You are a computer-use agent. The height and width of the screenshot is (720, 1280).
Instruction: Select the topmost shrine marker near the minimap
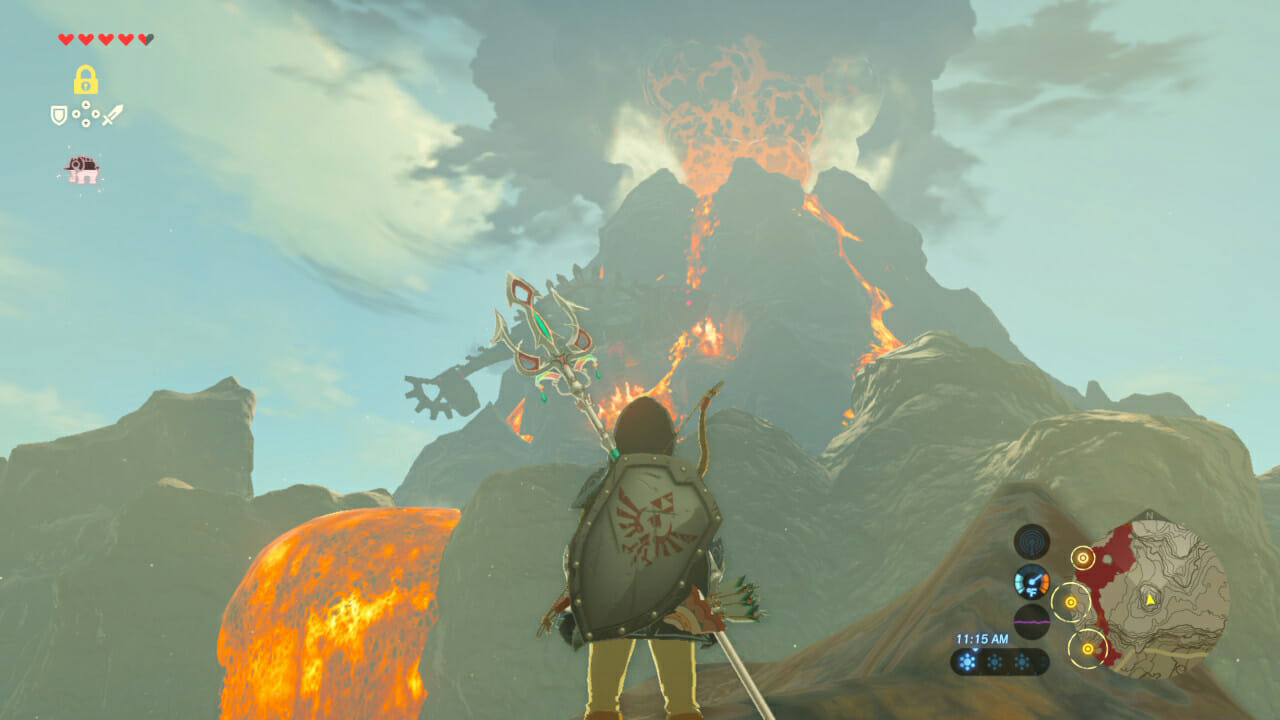point(1082,558)
